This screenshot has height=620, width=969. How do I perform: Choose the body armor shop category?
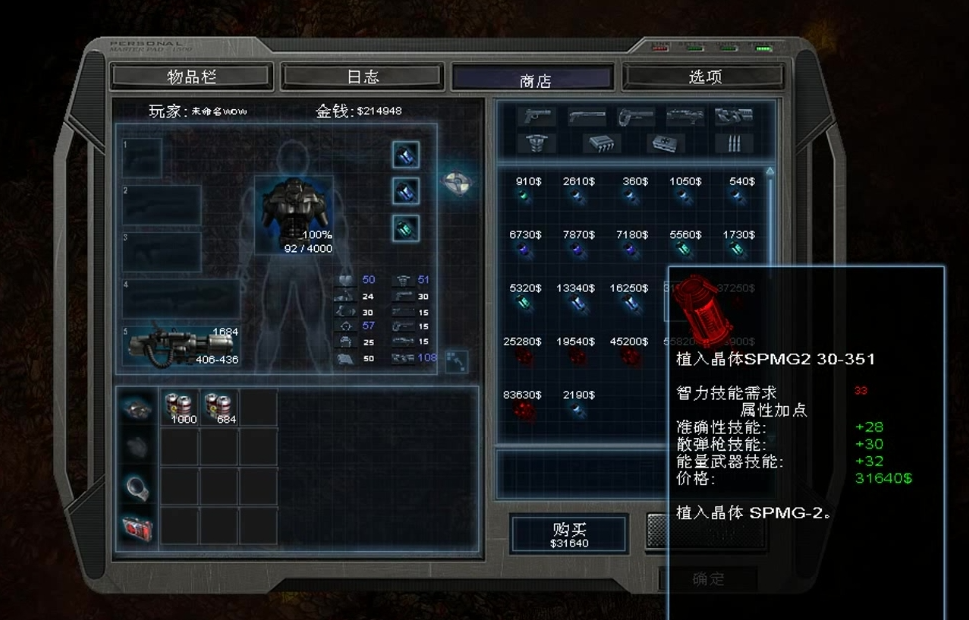(536, 143)
